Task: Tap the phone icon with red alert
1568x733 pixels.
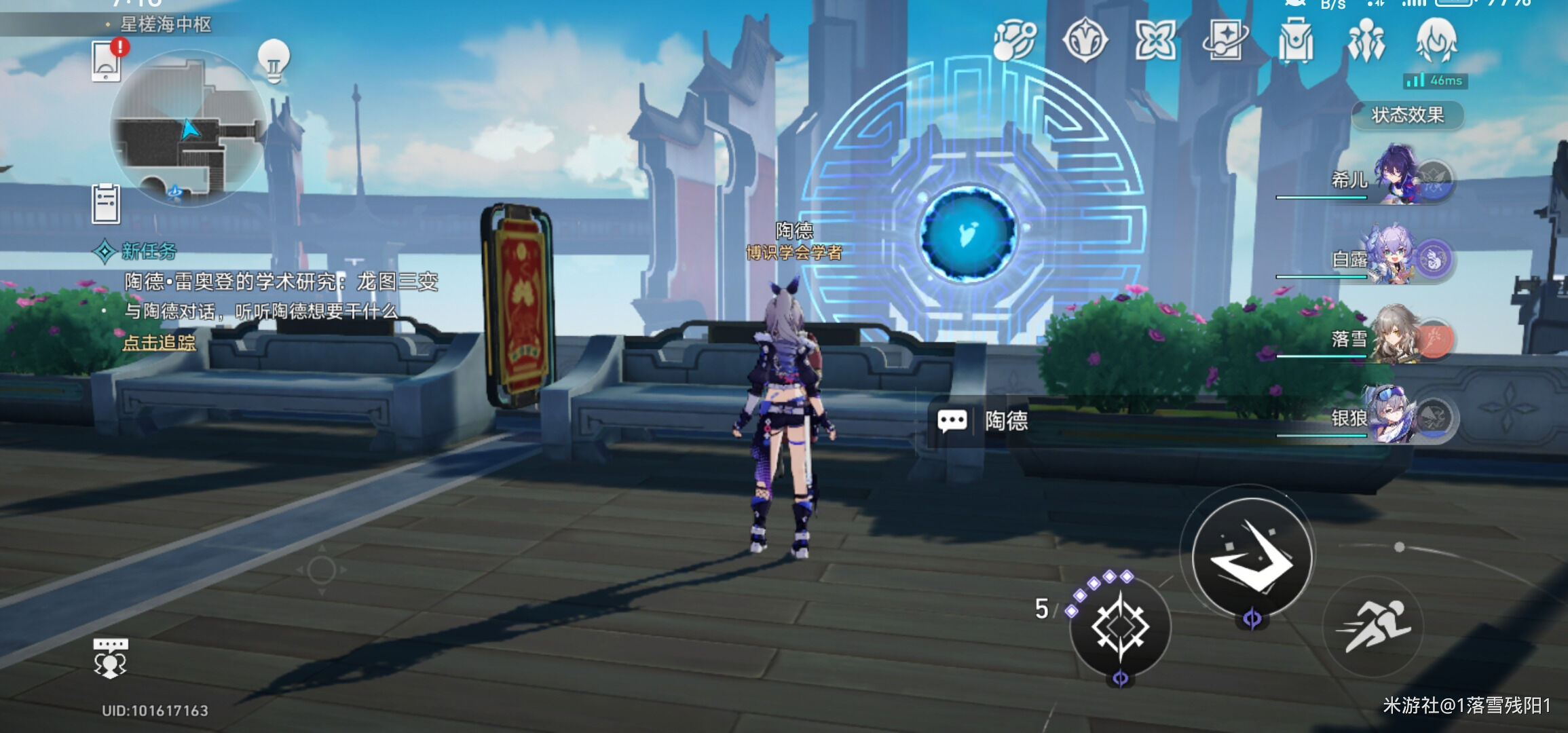Action: coord(107,61)
